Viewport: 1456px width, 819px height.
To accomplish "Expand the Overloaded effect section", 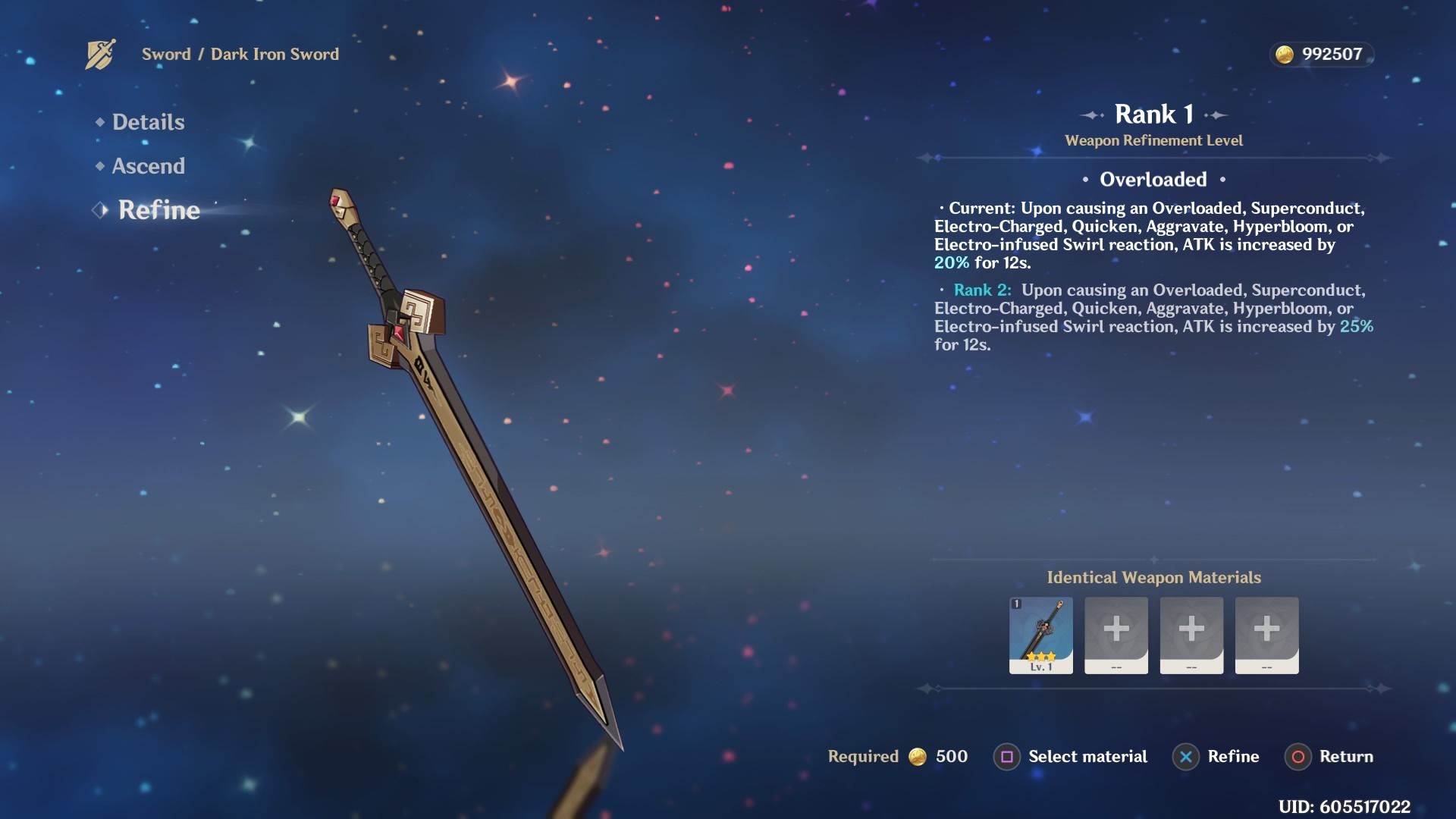I will 1152,180.
